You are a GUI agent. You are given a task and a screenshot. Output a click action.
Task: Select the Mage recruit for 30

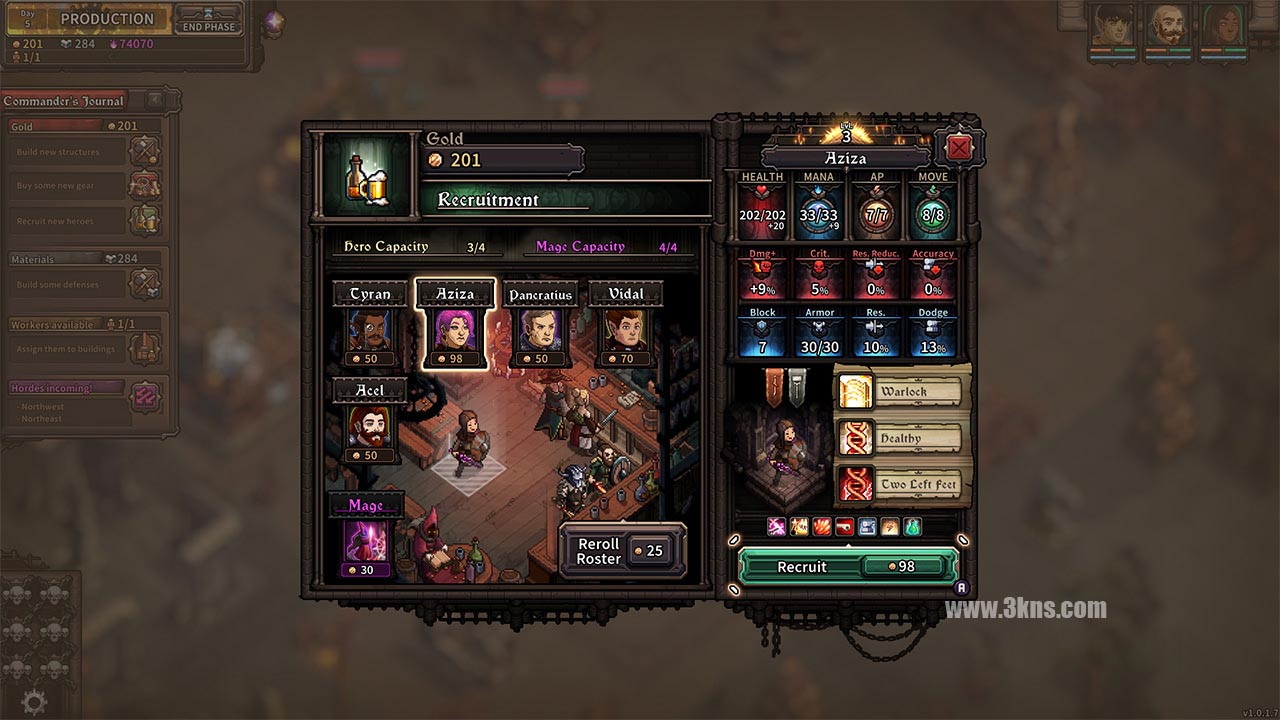tap(366, 541)
